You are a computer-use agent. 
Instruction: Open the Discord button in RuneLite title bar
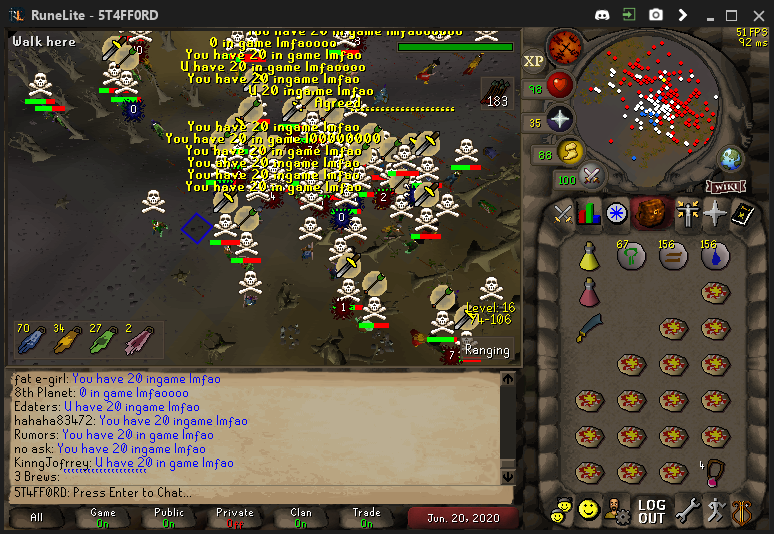pyautogui.click(x=601, y=15)
